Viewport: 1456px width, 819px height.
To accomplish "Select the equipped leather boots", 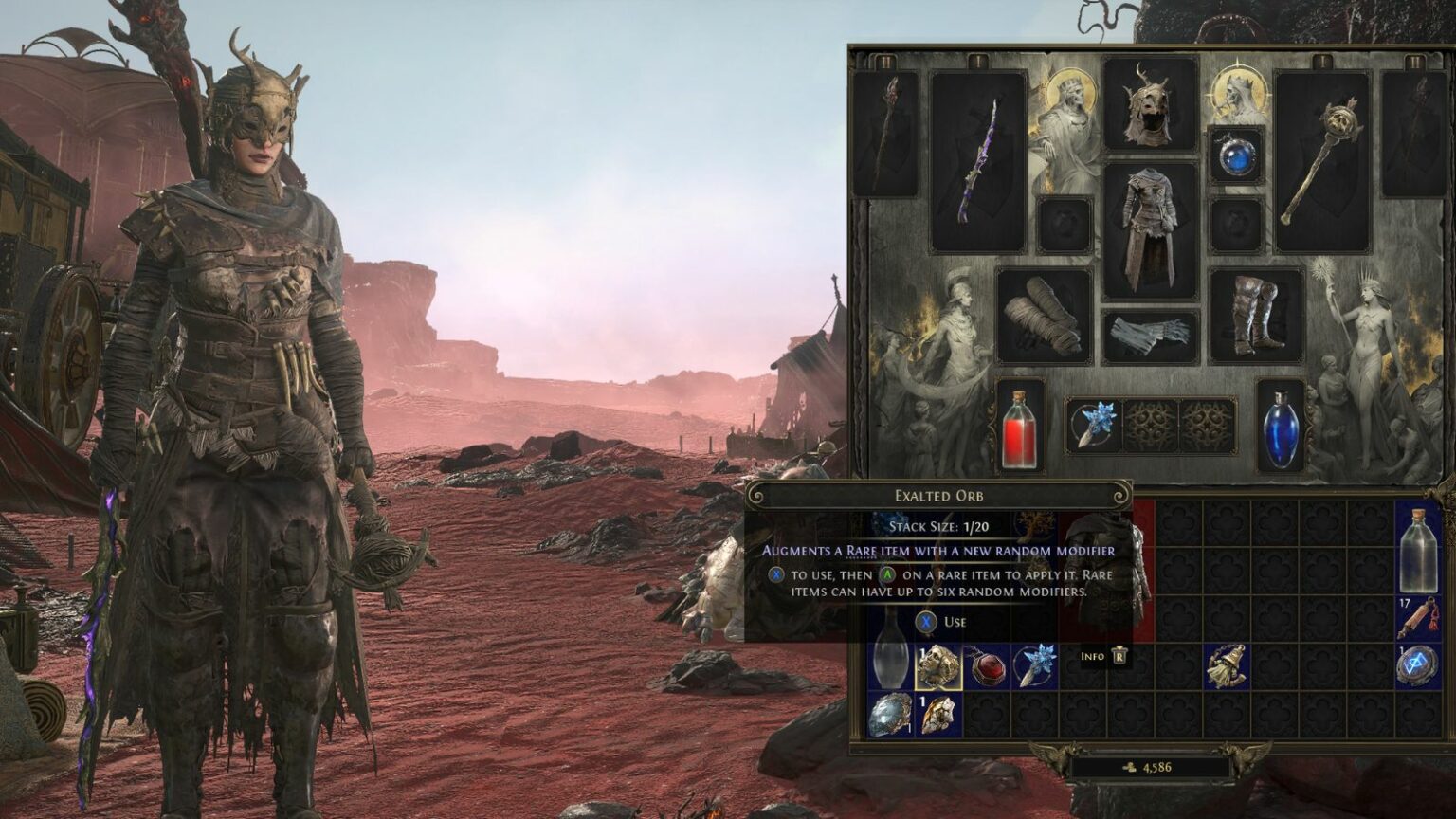I will 1255,317.
